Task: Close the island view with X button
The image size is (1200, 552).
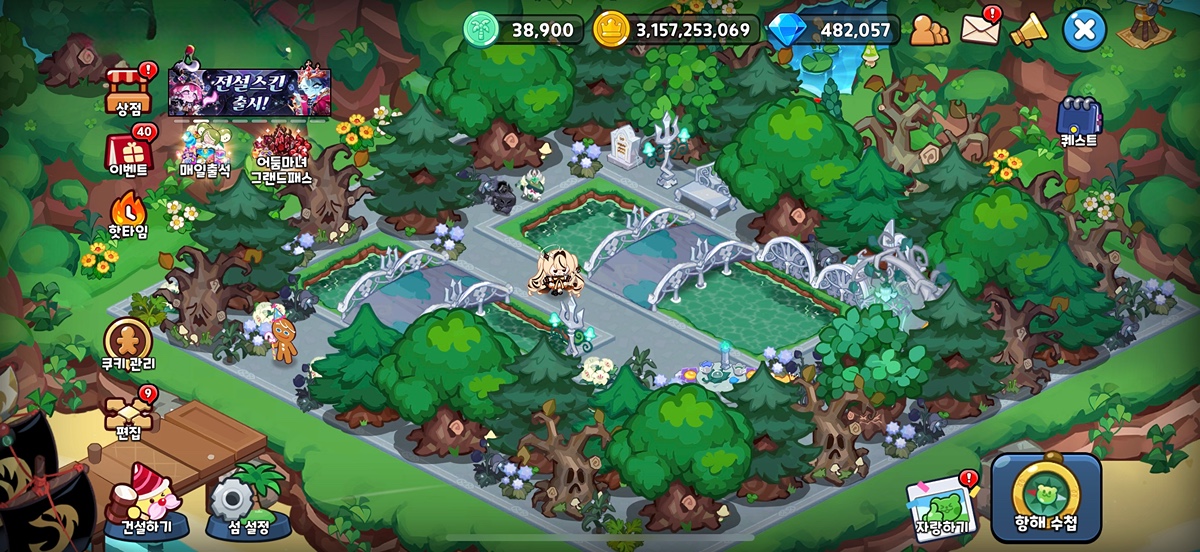Action: coord(1084,30)
